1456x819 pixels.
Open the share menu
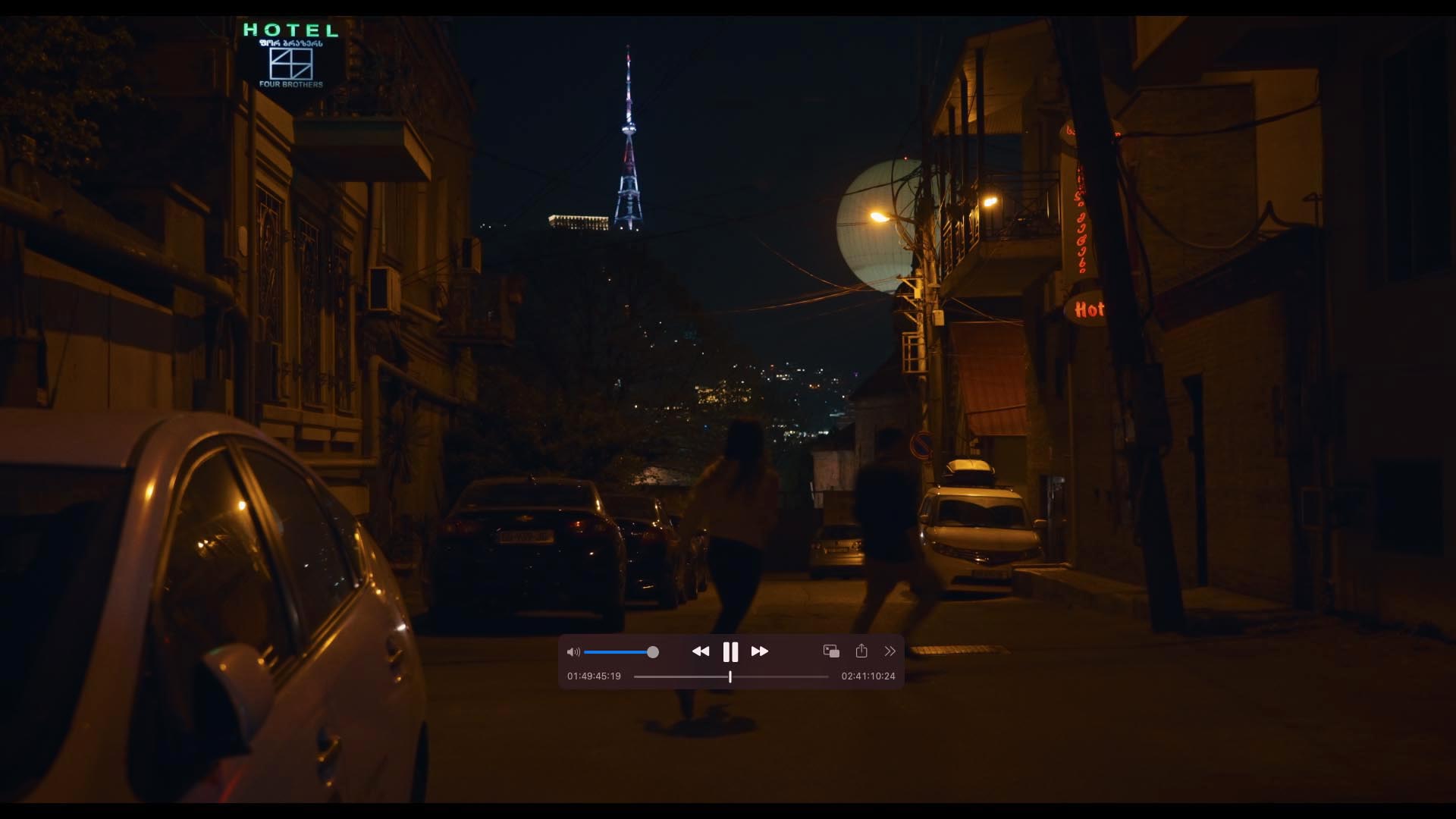(x=861, y=651)
